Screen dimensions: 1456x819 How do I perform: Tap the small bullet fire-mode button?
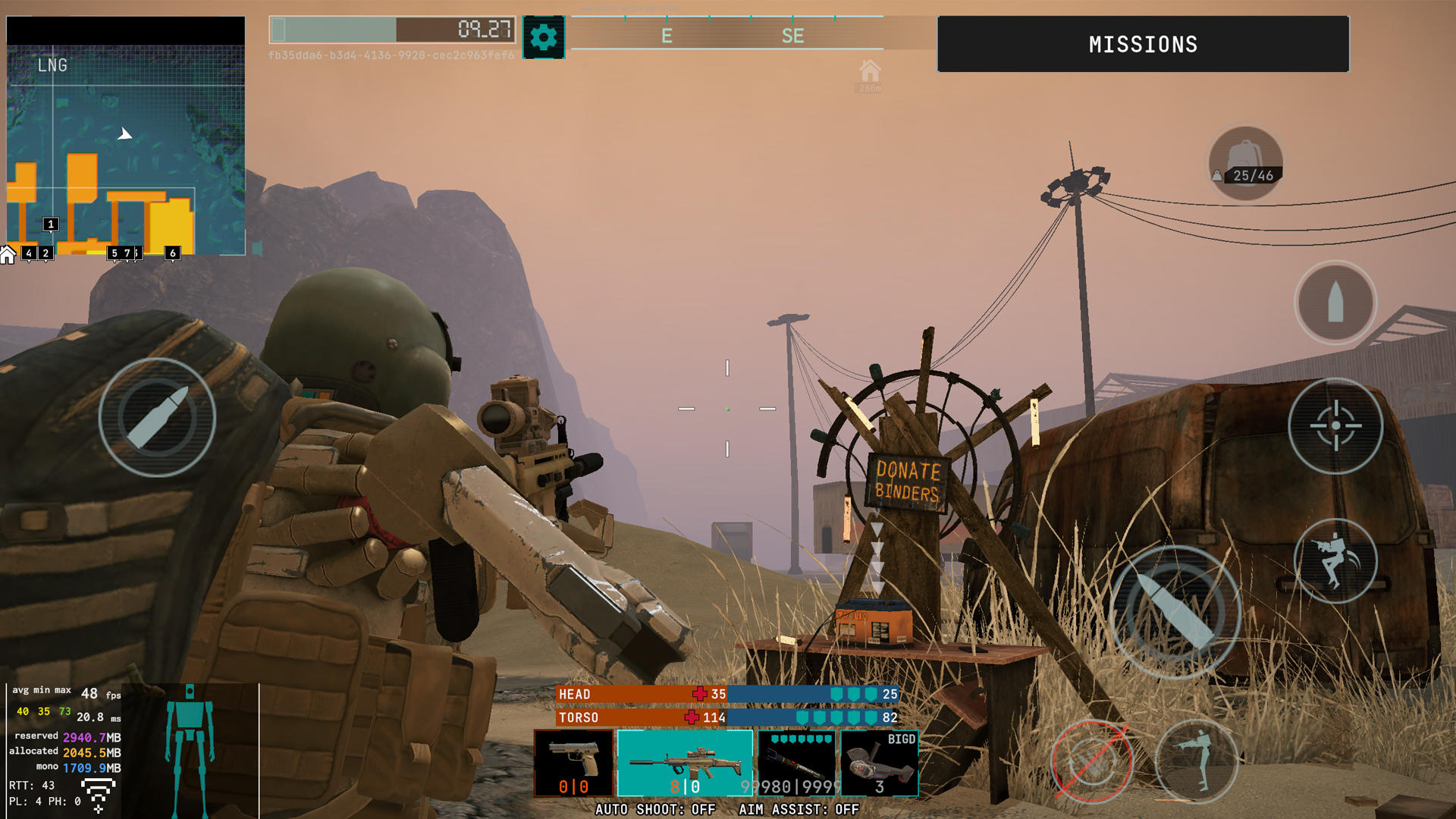(x=1336, y=301)
